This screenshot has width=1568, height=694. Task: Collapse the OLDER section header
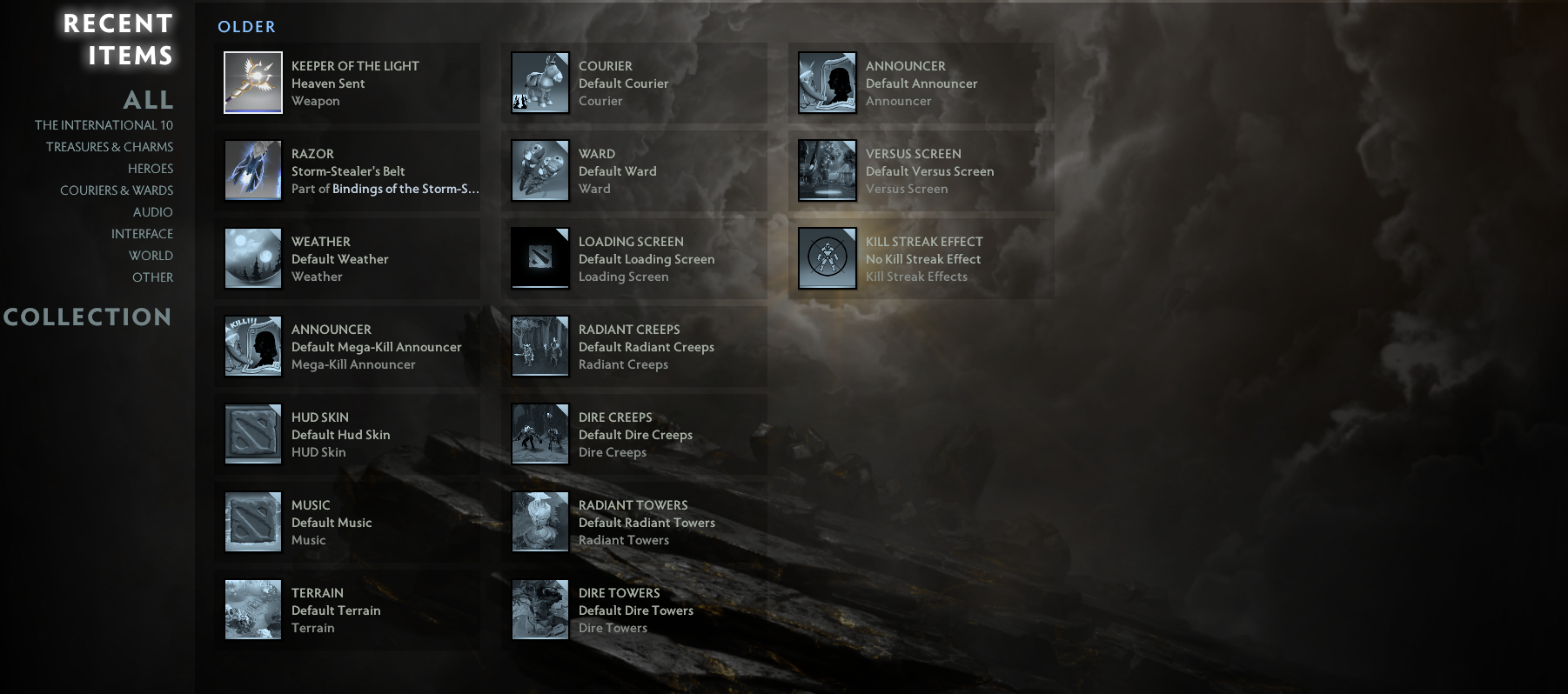[x=246, y=27]
